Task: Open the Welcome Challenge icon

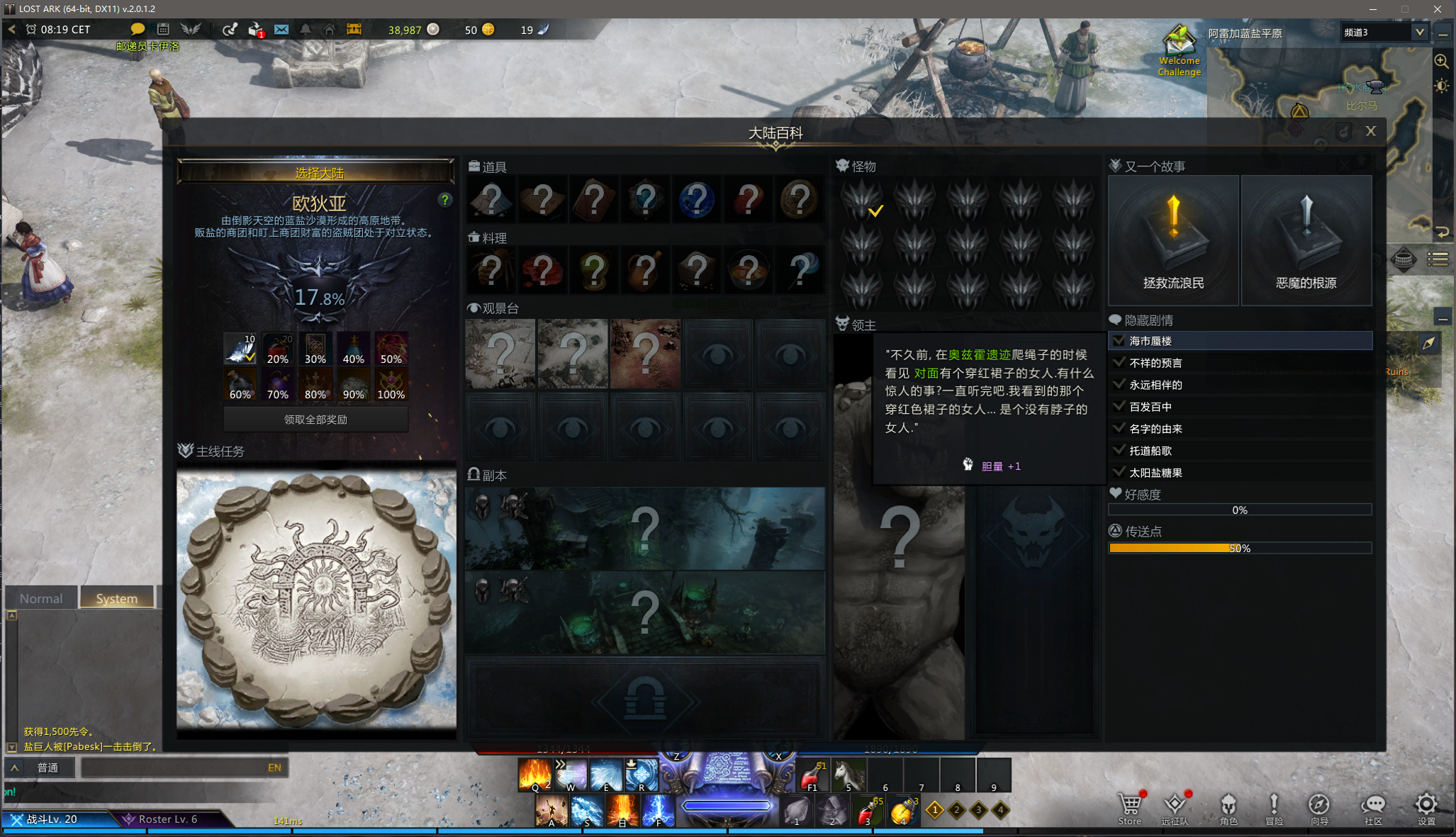Action: 1179,50
